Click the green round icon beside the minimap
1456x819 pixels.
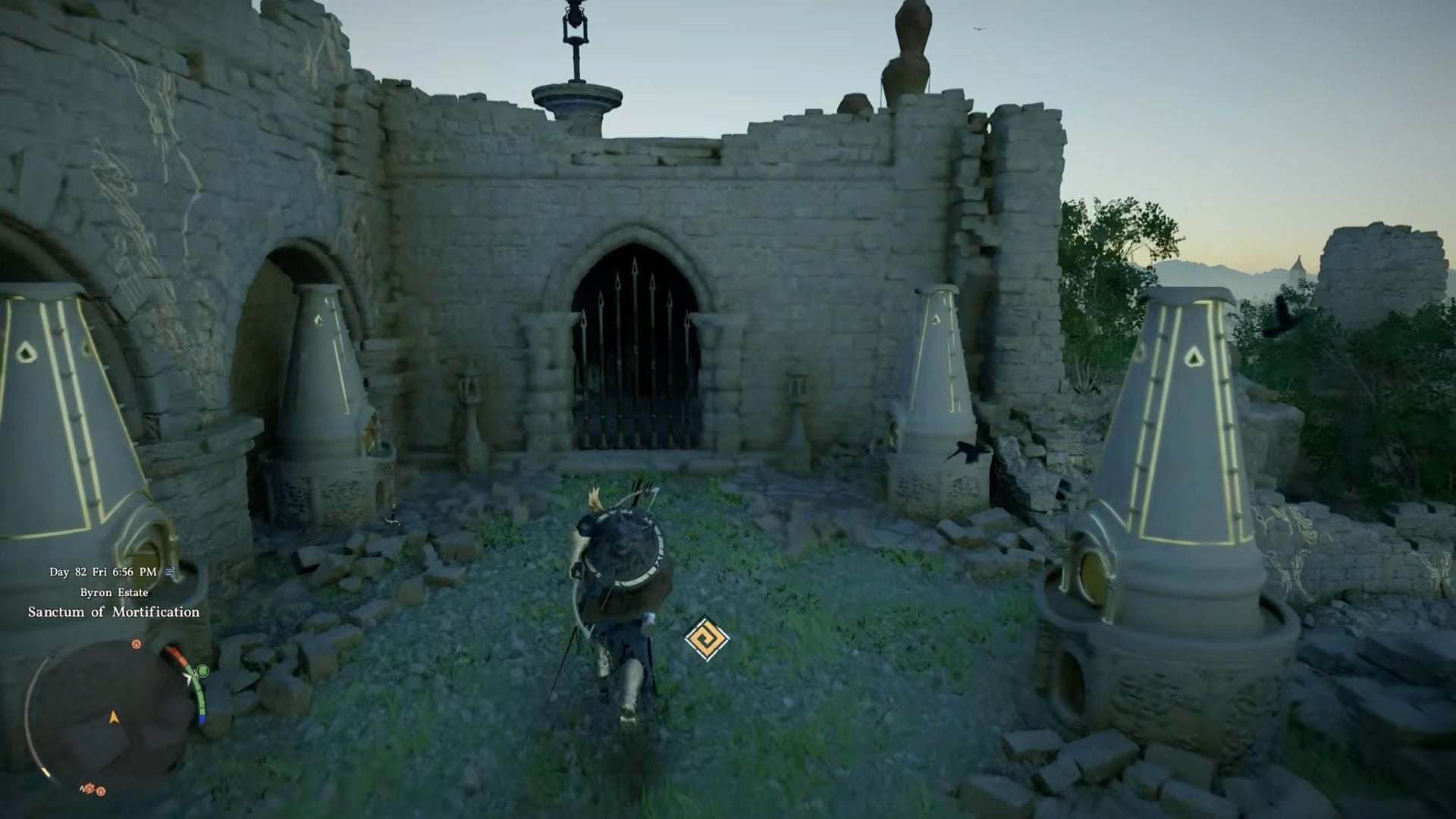tap(202, 671)
